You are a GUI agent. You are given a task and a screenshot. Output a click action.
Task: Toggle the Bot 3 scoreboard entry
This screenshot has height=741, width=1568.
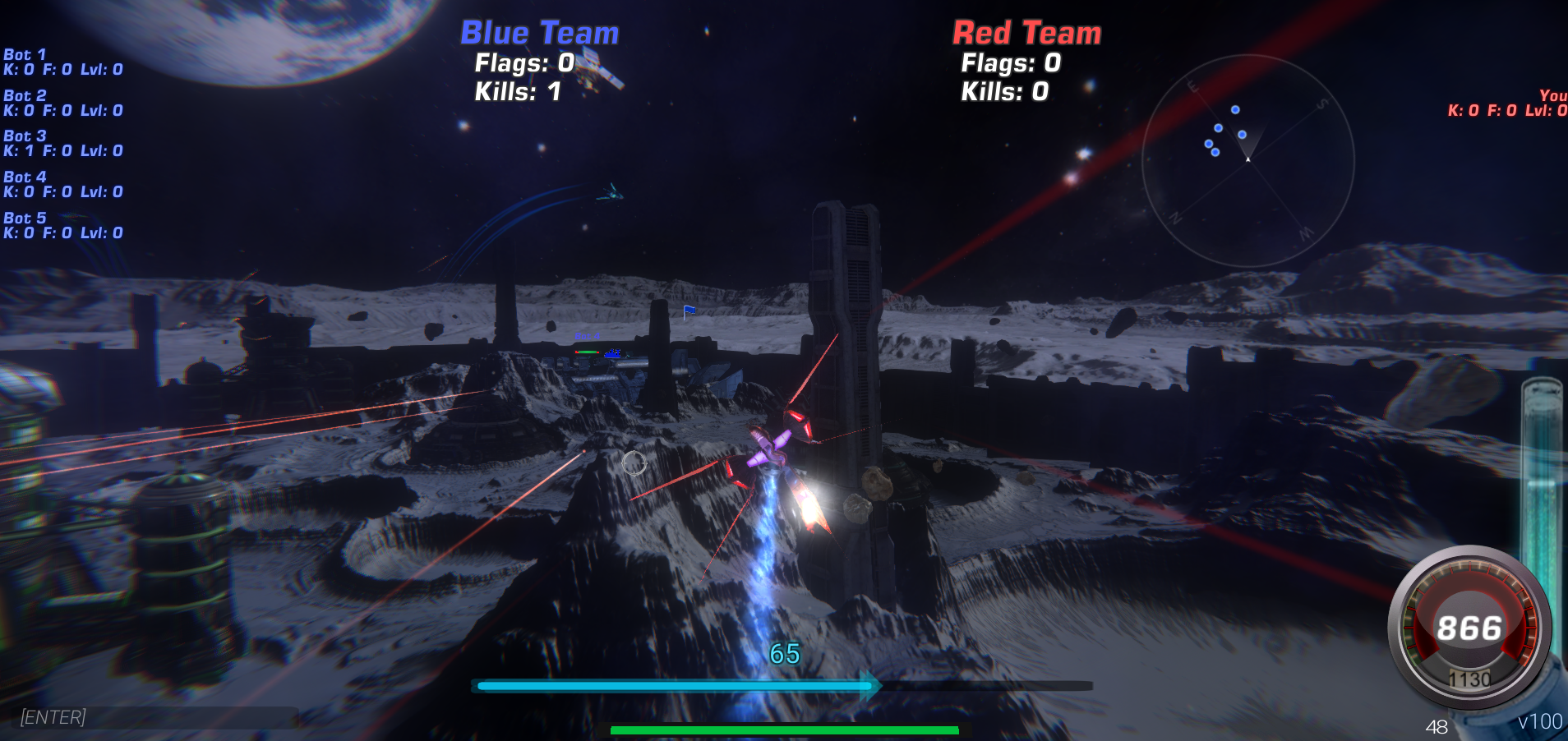[63, 143]
